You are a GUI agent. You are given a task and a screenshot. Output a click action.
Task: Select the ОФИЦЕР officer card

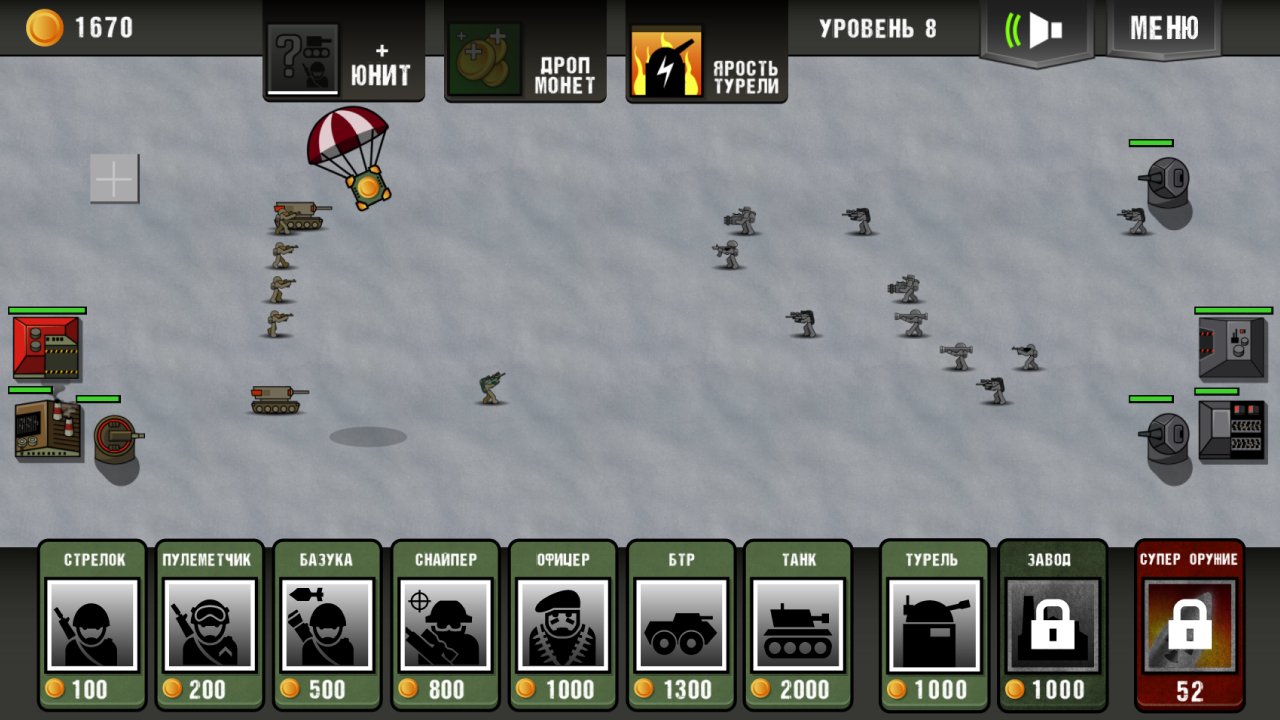pyautogui.click(x=563, y=625)
